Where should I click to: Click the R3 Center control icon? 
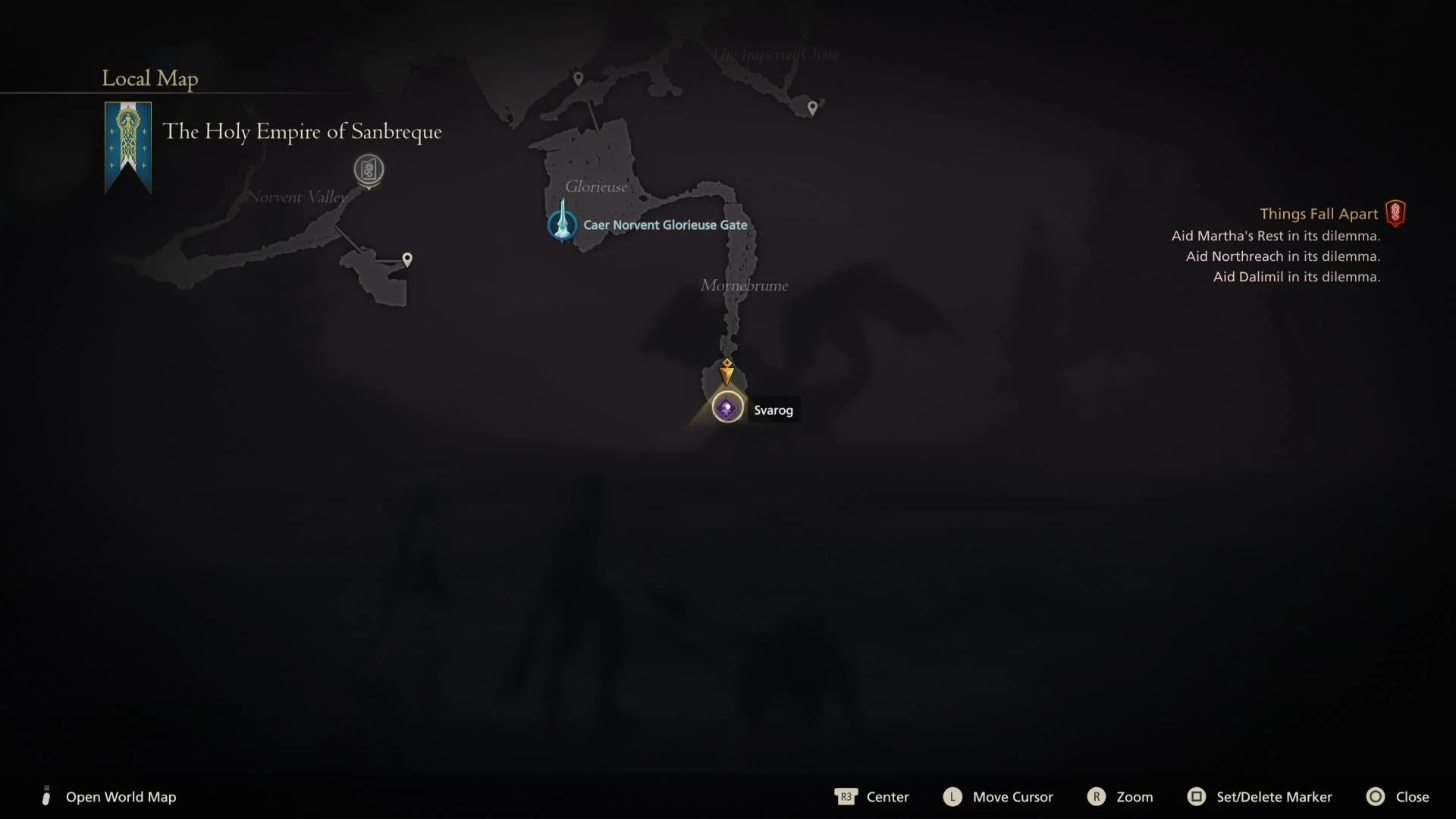846,796
